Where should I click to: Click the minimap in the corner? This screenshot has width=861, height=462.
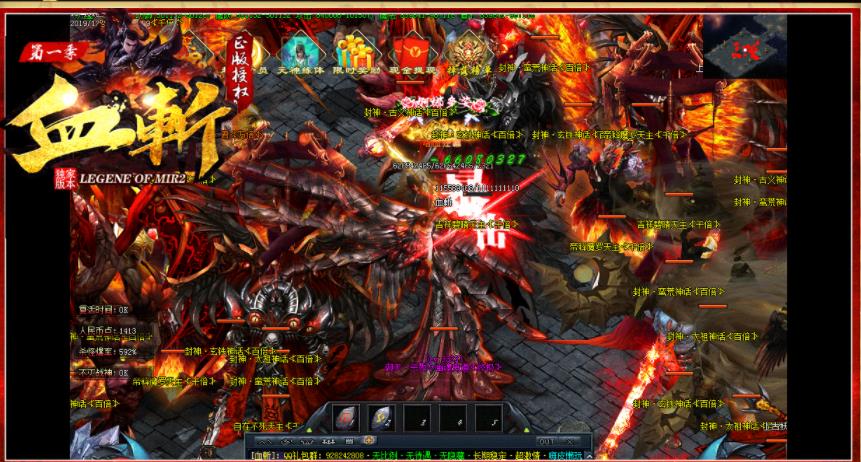pyautogui.click(x=744, y=46)
